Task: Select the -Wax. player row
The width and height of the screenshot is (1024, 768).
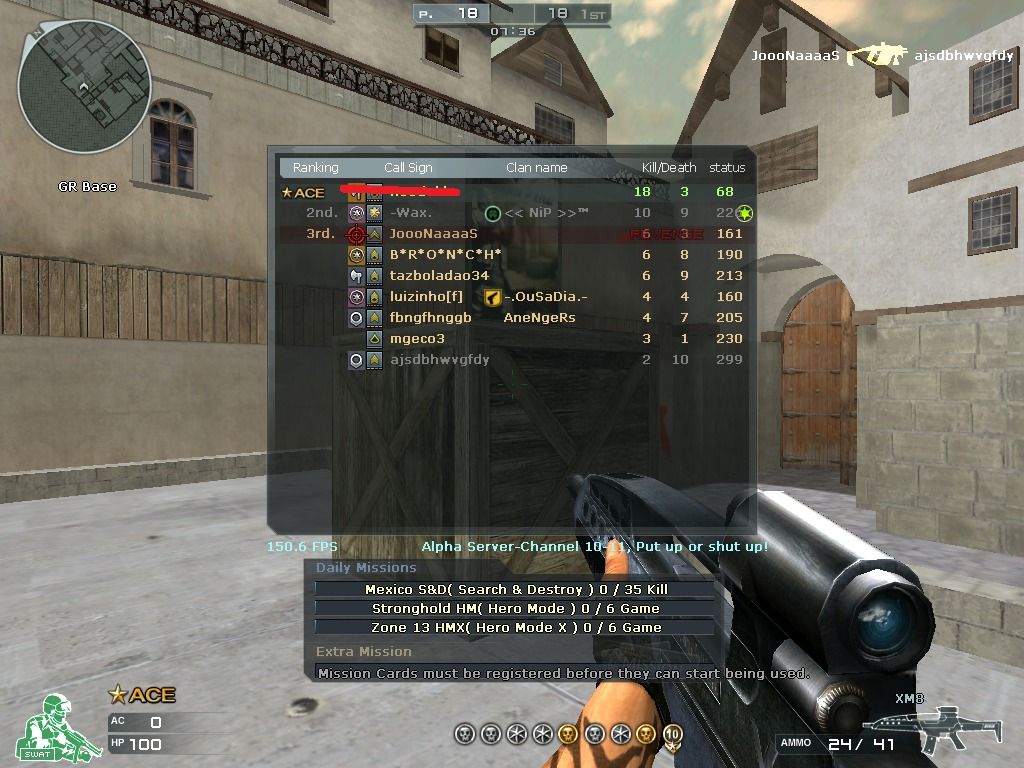Action: coord(411,213)
